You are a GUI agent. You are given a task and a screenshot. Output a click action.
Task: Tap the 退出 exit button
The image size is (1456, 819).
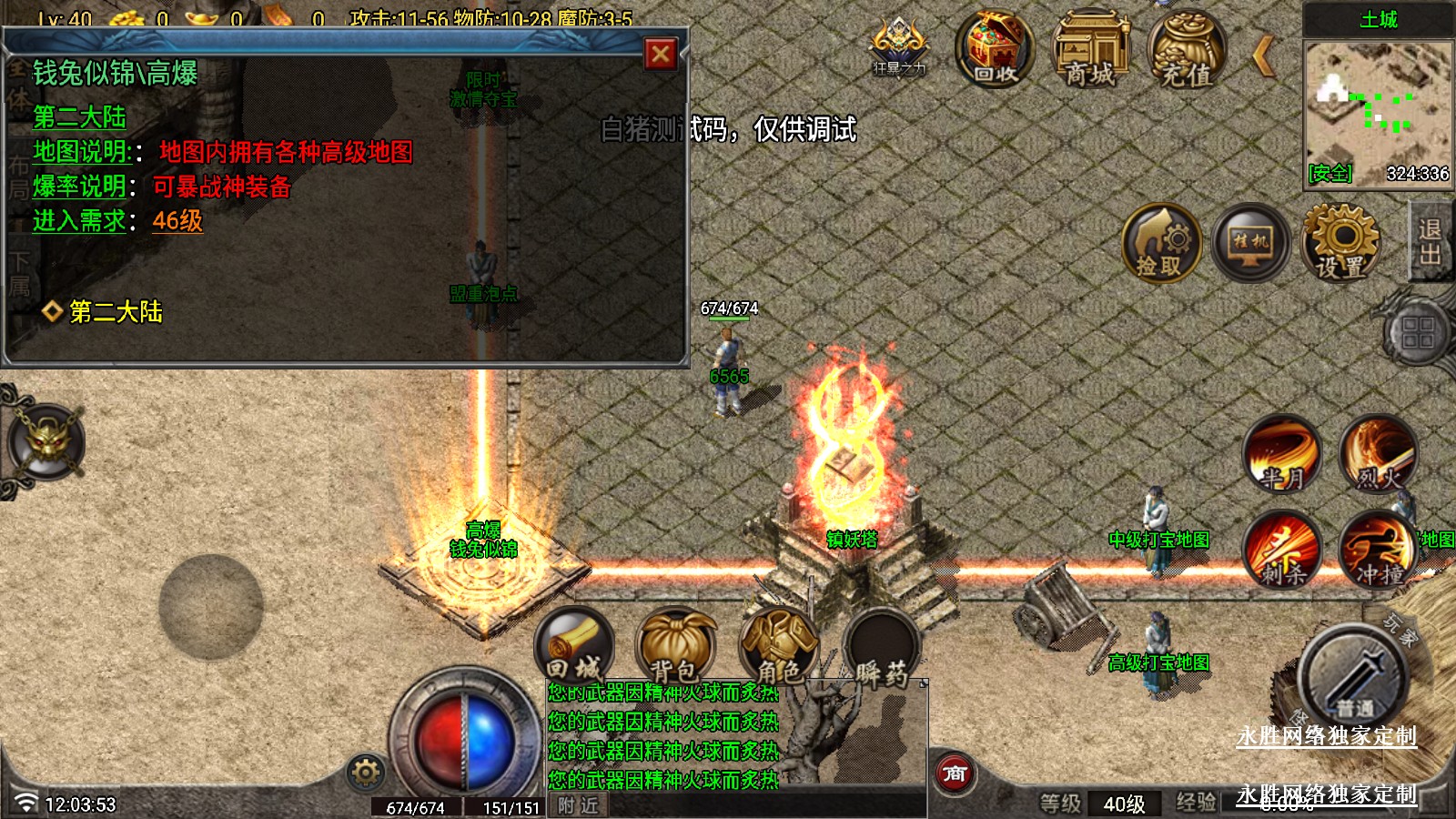pyautogui.click(x=1430, y=241)
